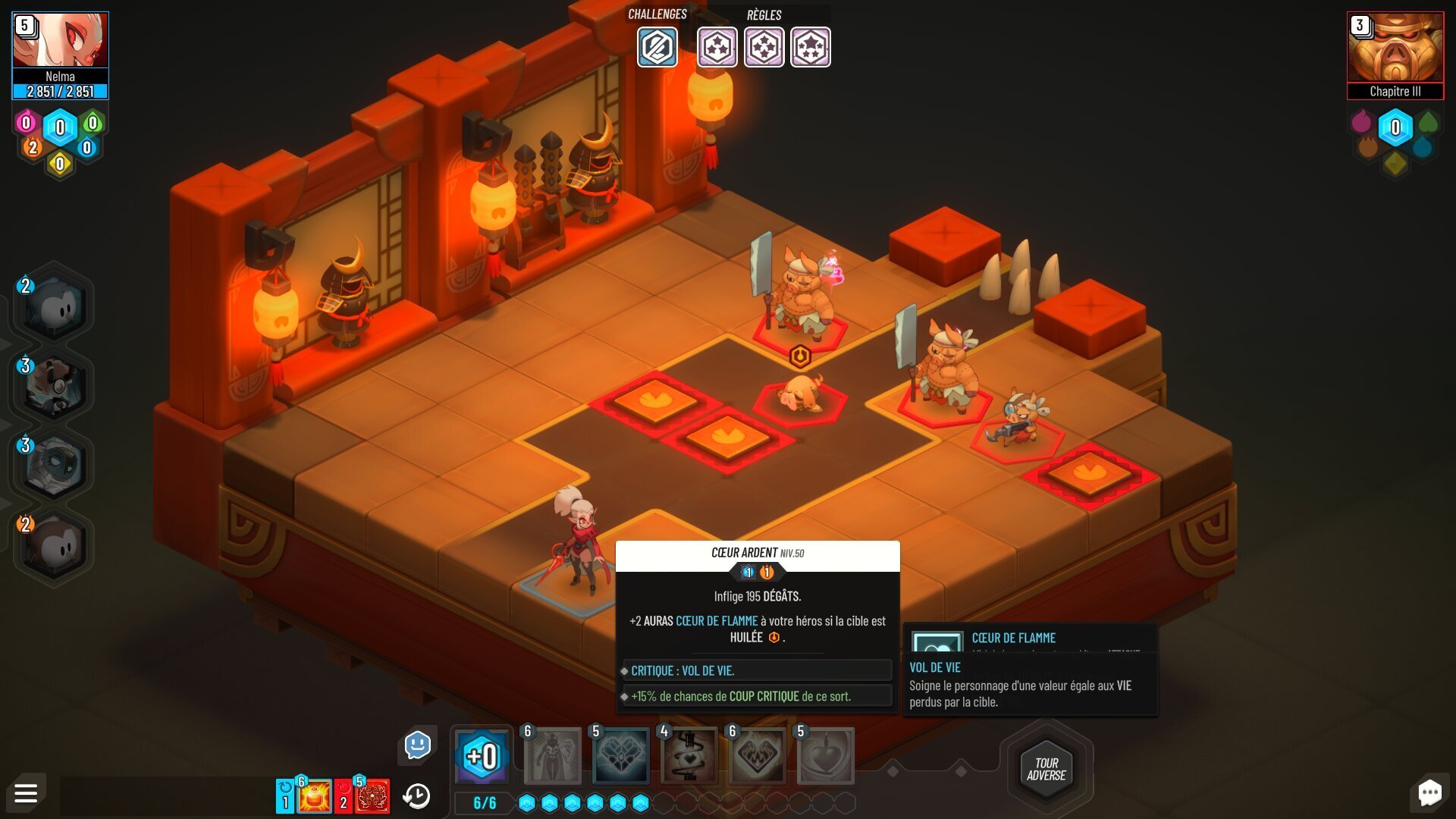The width and height of the screenshot is (1456, 819).
Task: Pick the cost-4 spiral-wrapped heart spell
Action: click(689, 756)
